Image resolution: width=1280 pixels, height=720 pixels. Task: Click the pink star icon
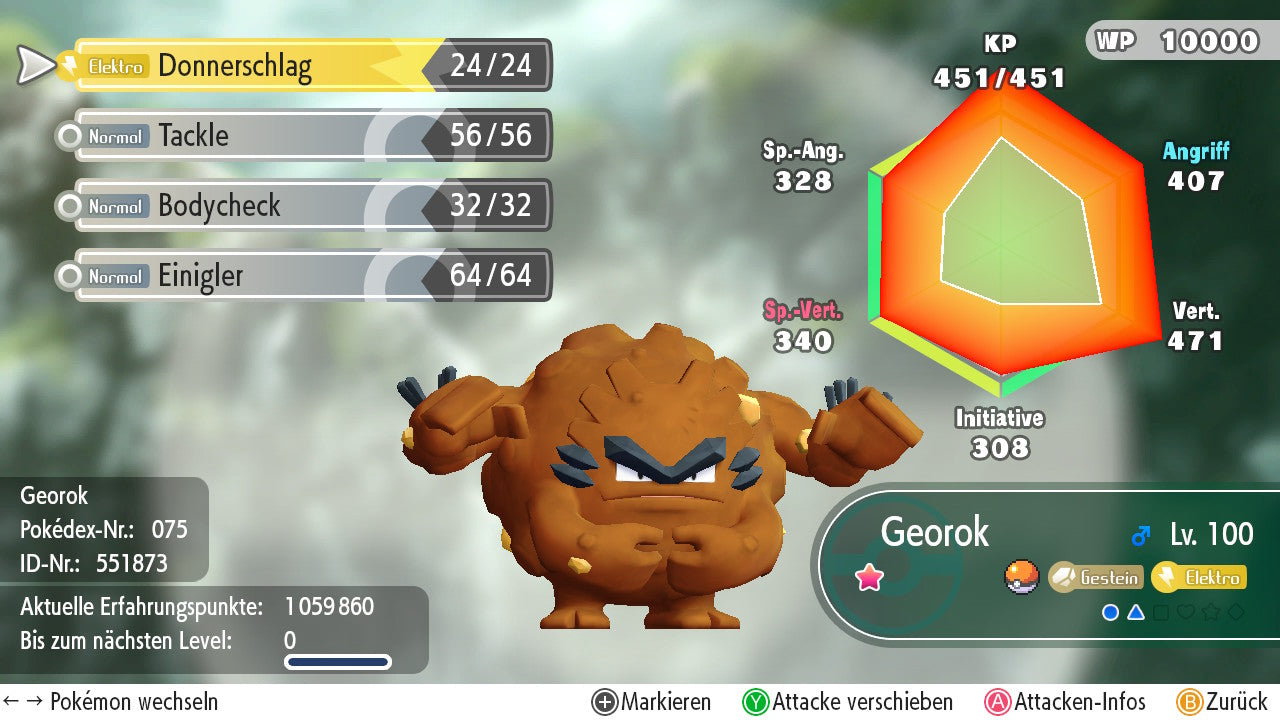(870, 577)
